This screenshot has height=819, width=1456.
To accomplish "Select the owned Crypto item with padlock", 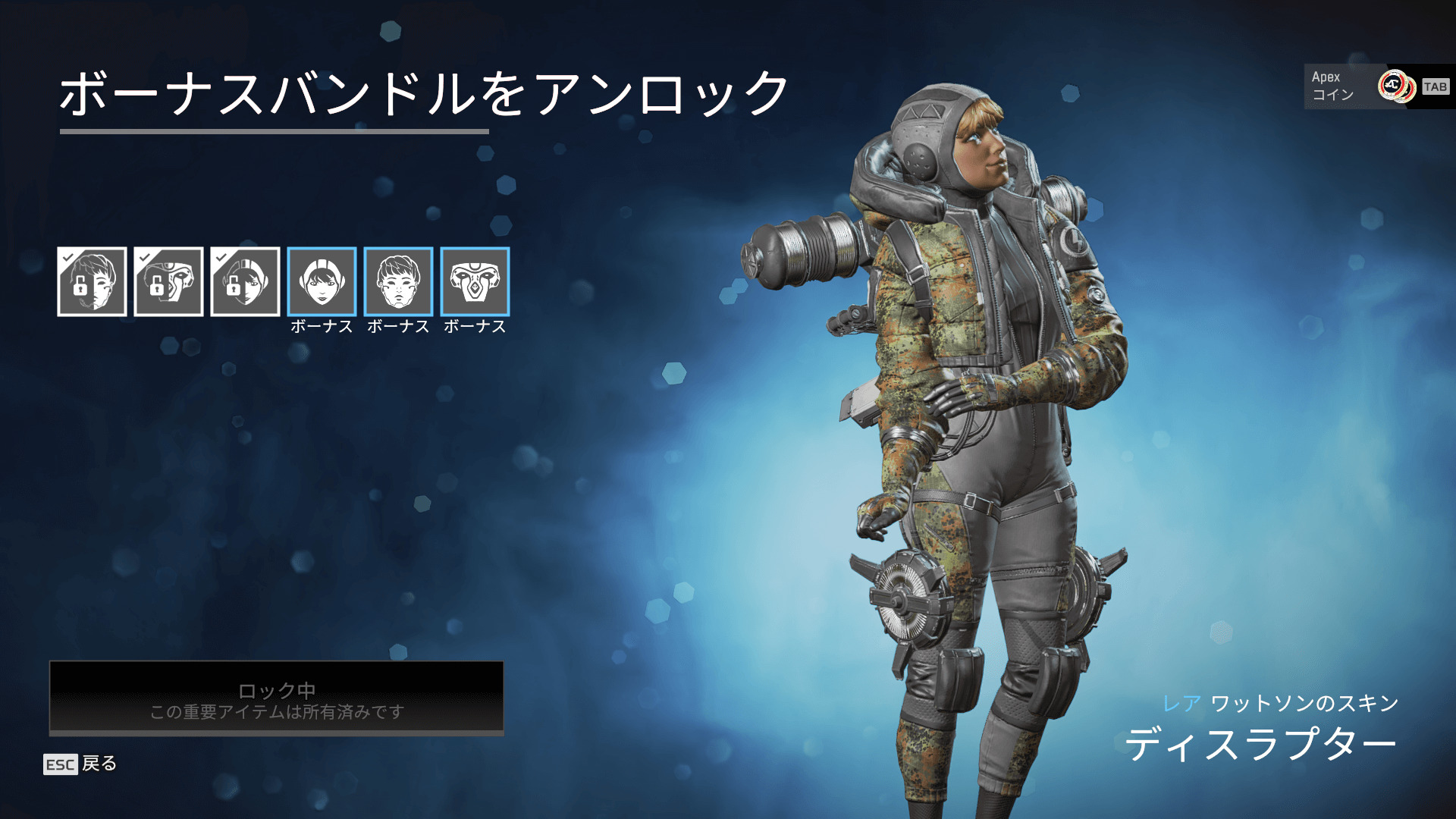I will [x=92, y=281].
